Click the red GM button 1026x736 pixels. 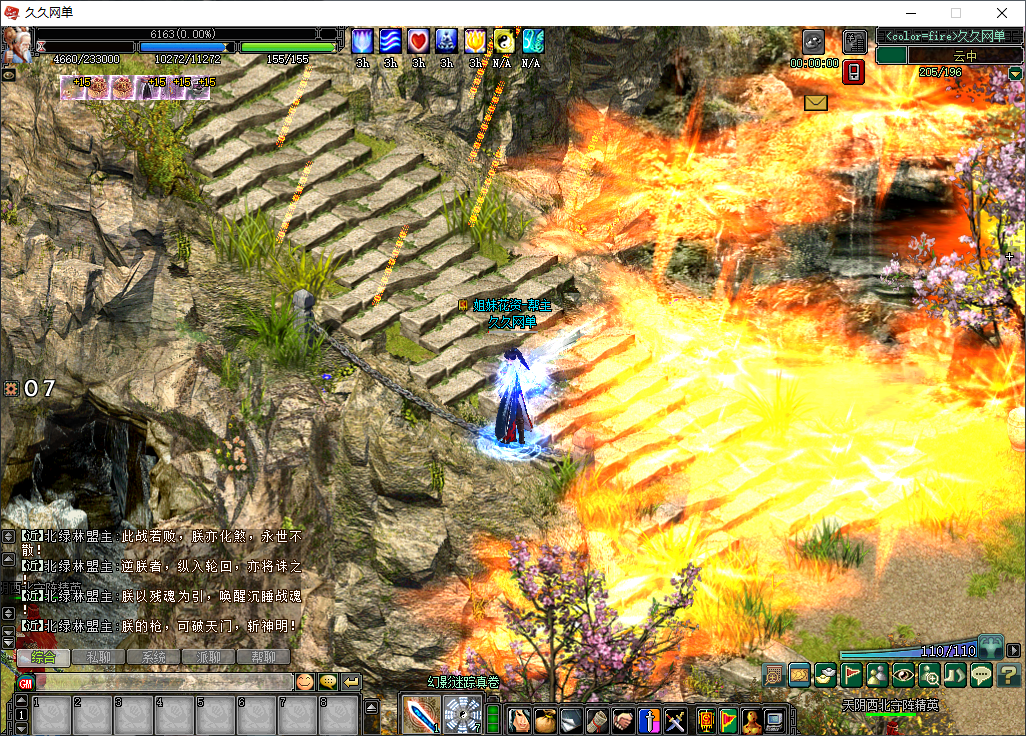(26, 682)
